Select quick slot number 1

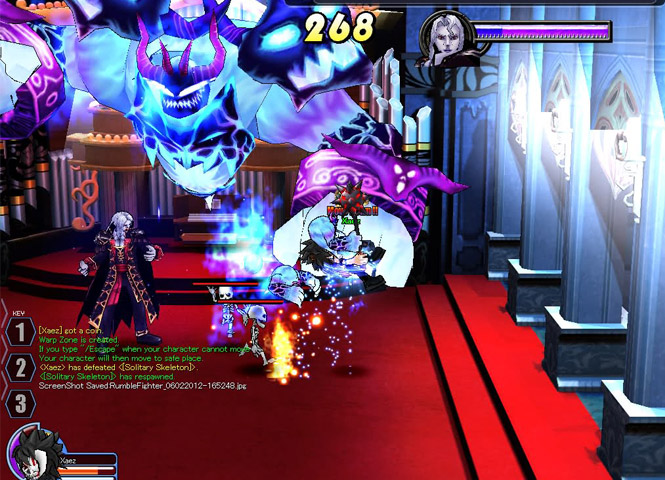click(x=19, y=331)
